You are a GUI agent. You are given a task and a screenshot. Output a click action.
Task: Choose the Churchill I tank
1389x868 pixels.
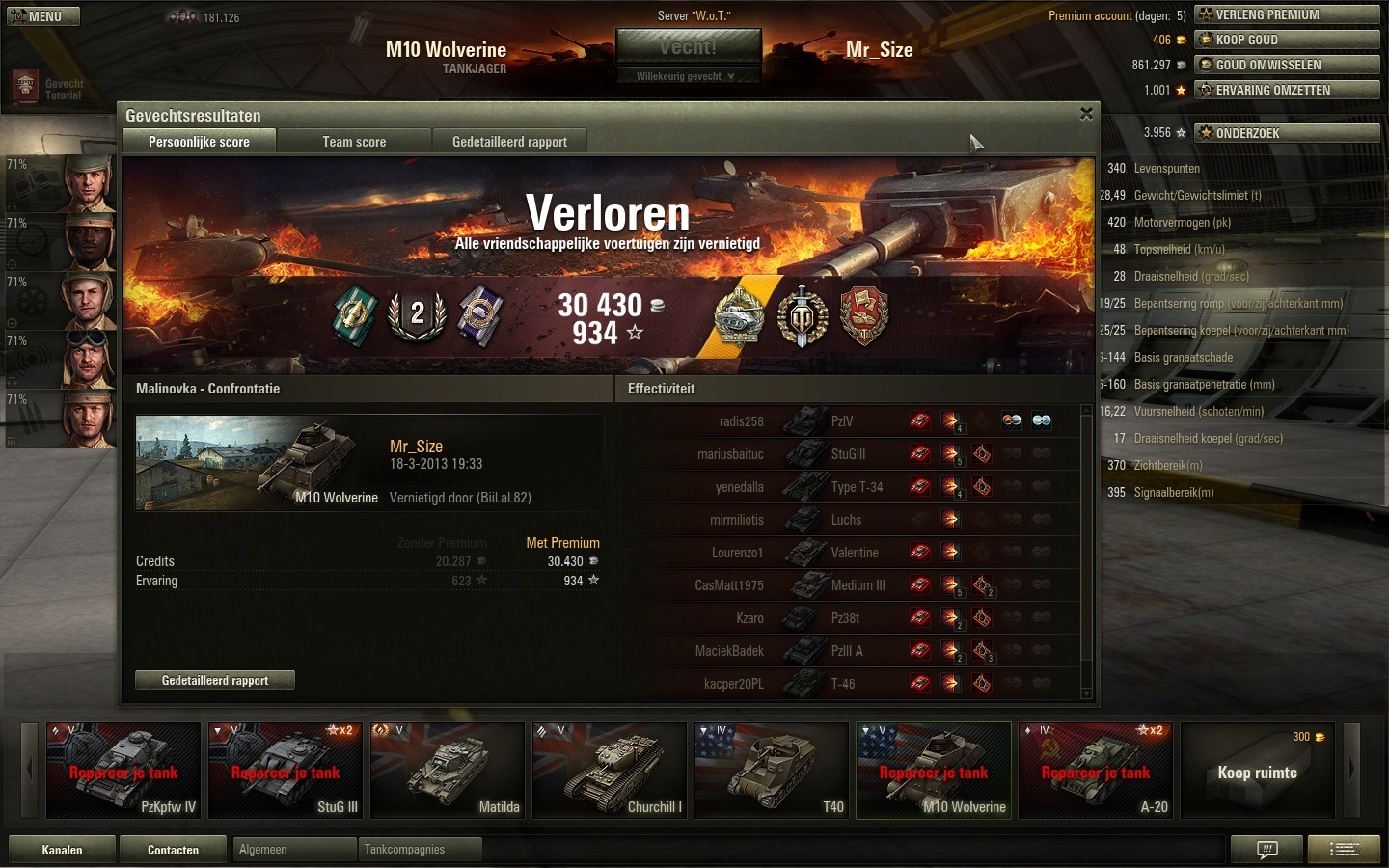pyautogui.click(x=610, y=771)
